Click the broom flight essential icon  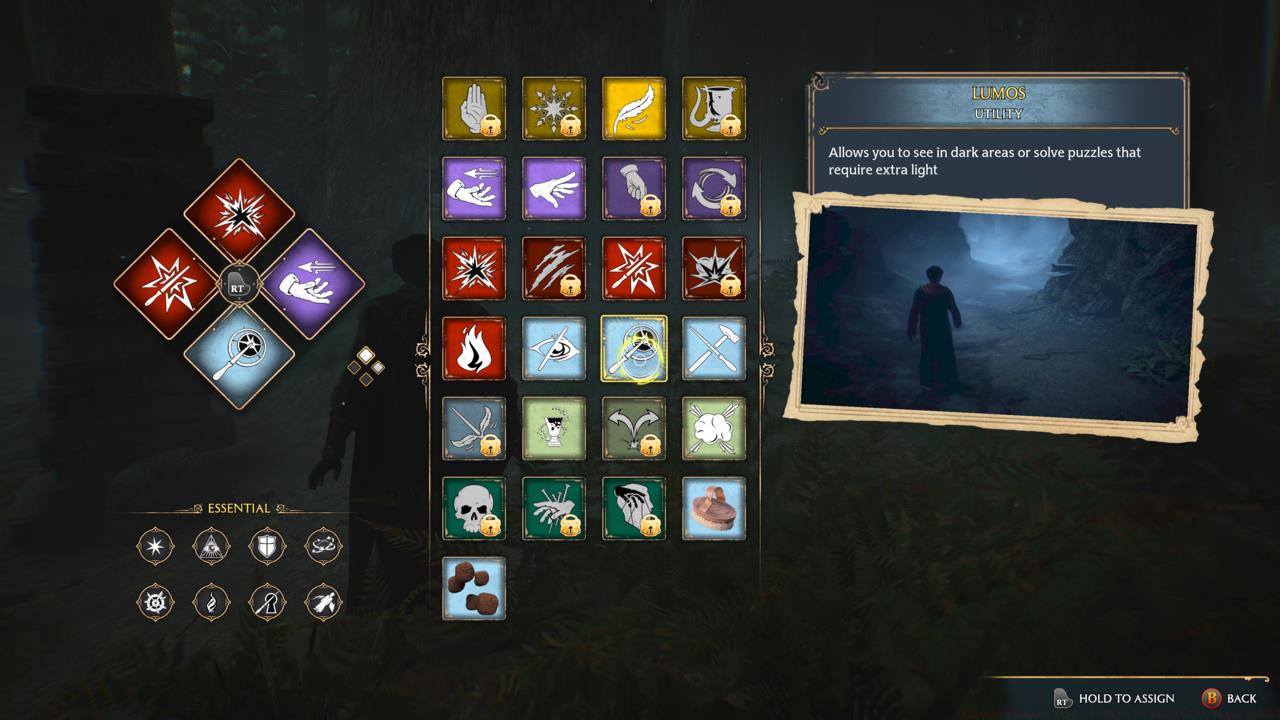click(x=323, y=603)
